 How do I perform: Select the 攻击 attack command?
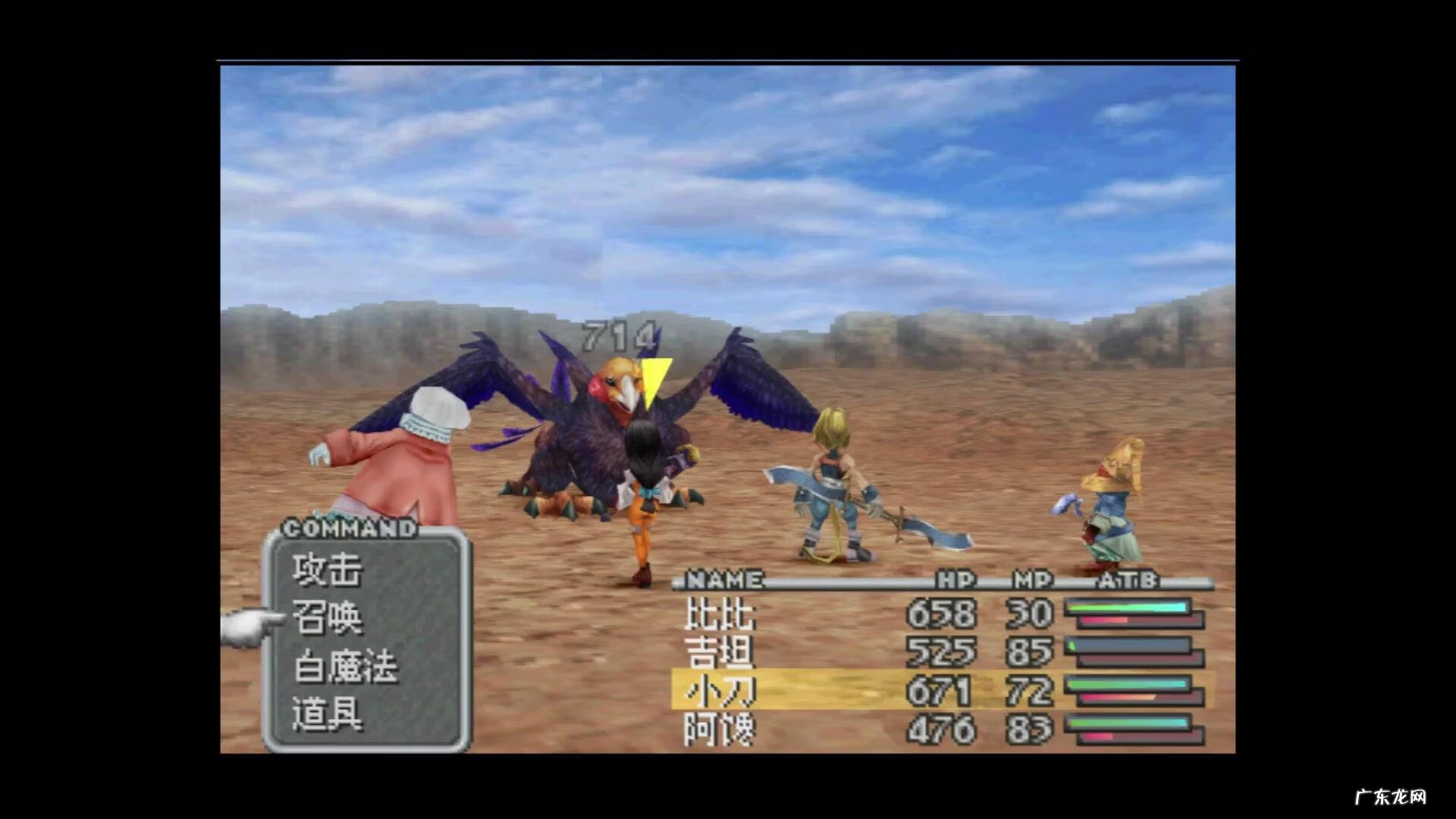(x=328, y=570)
